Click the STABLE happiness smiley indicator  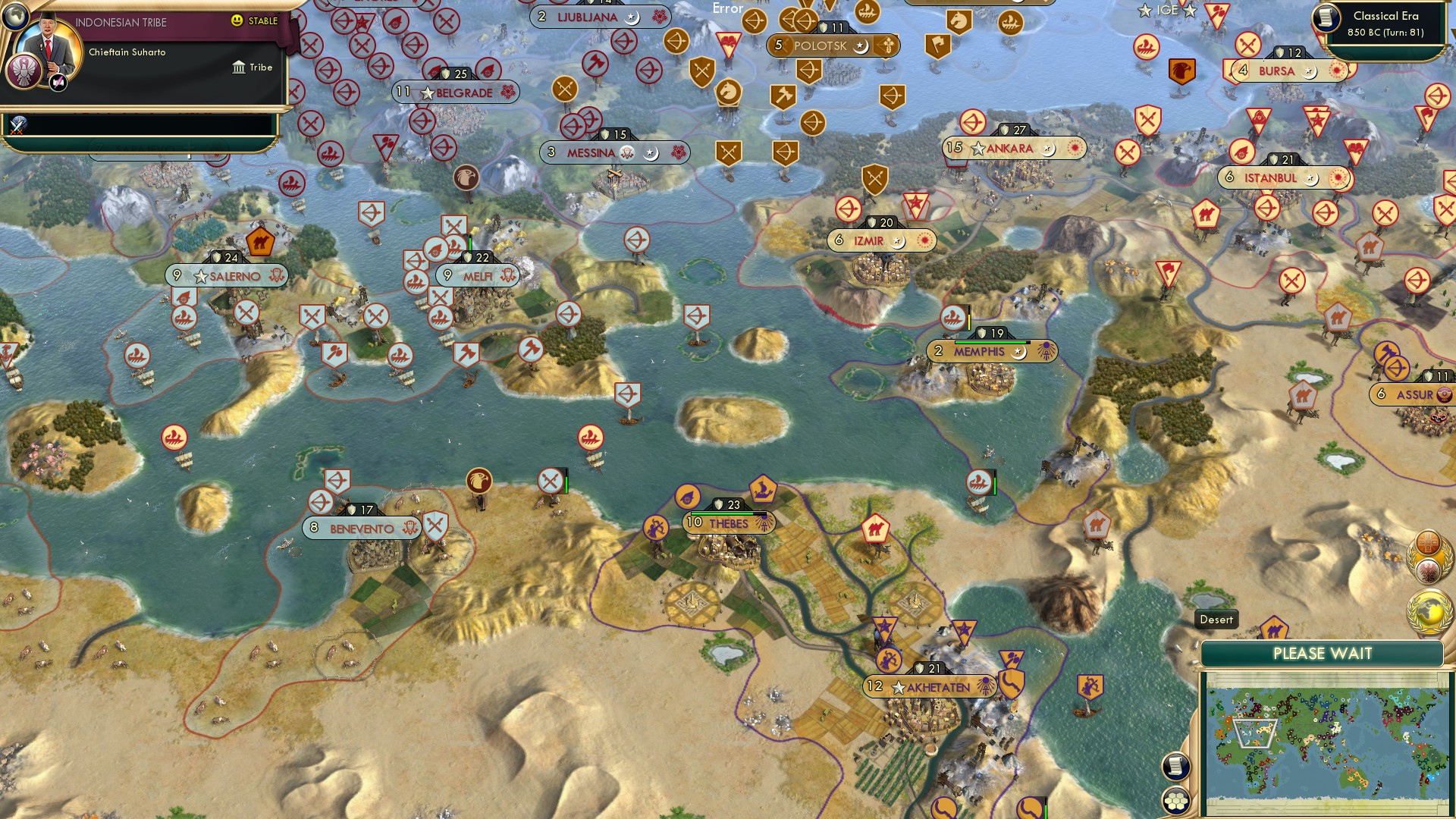tap(237, 21)
